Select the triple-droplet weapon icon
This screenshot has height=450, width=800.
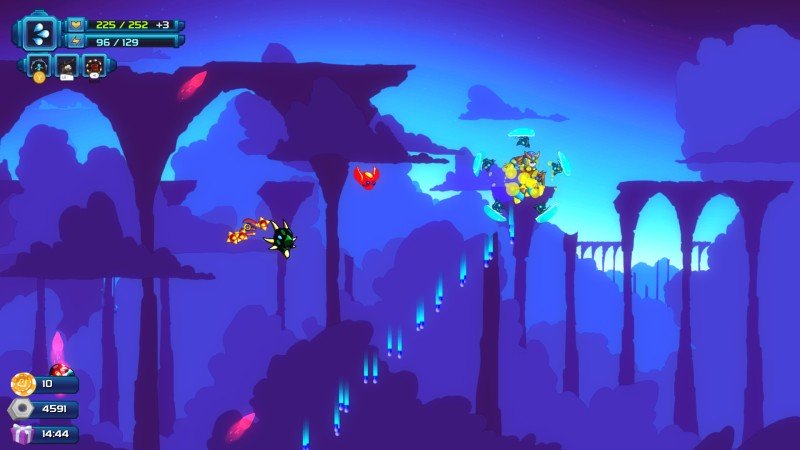40,32
